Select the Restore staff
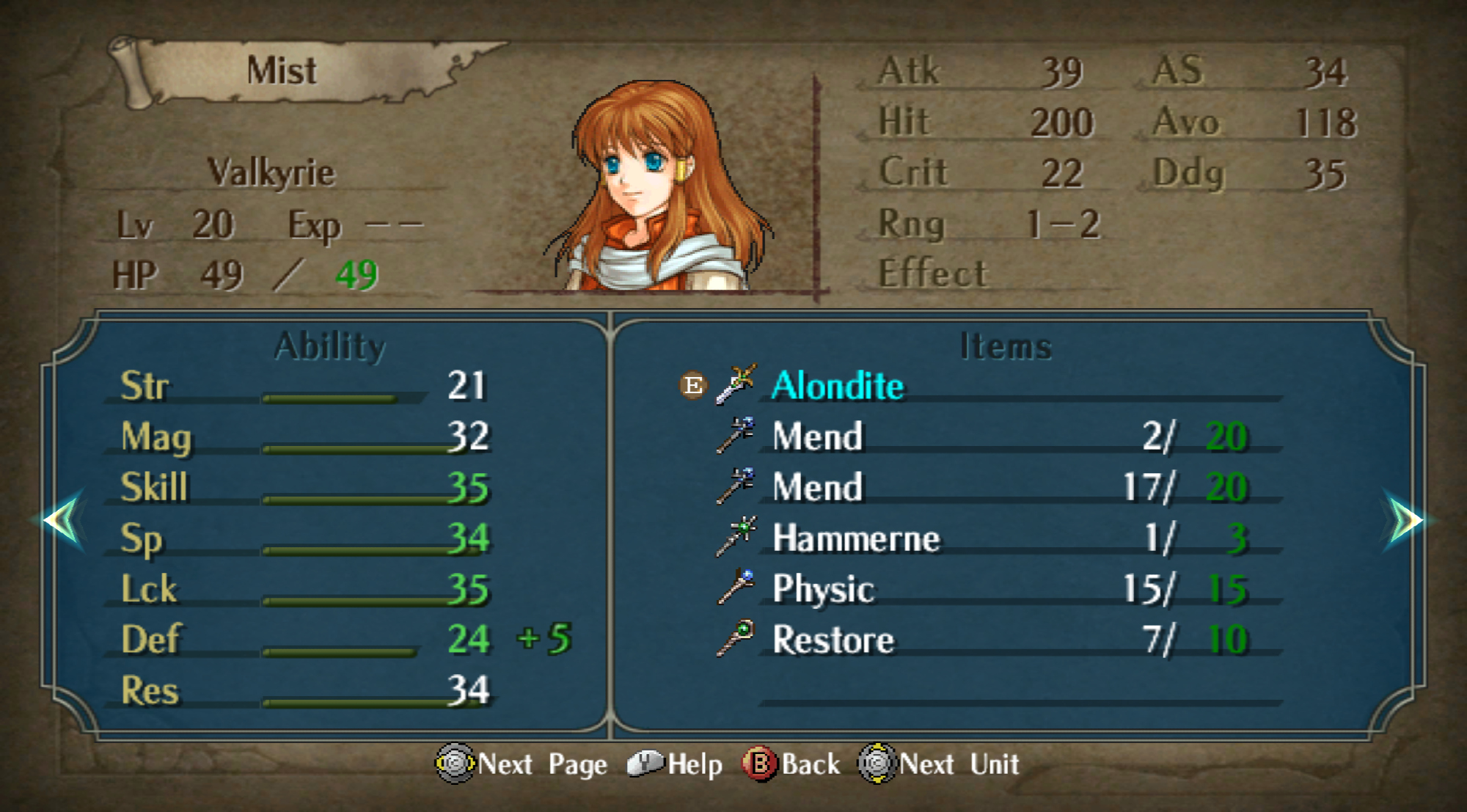This screenshot has width=1467, height=812. [x=833, y=640]
